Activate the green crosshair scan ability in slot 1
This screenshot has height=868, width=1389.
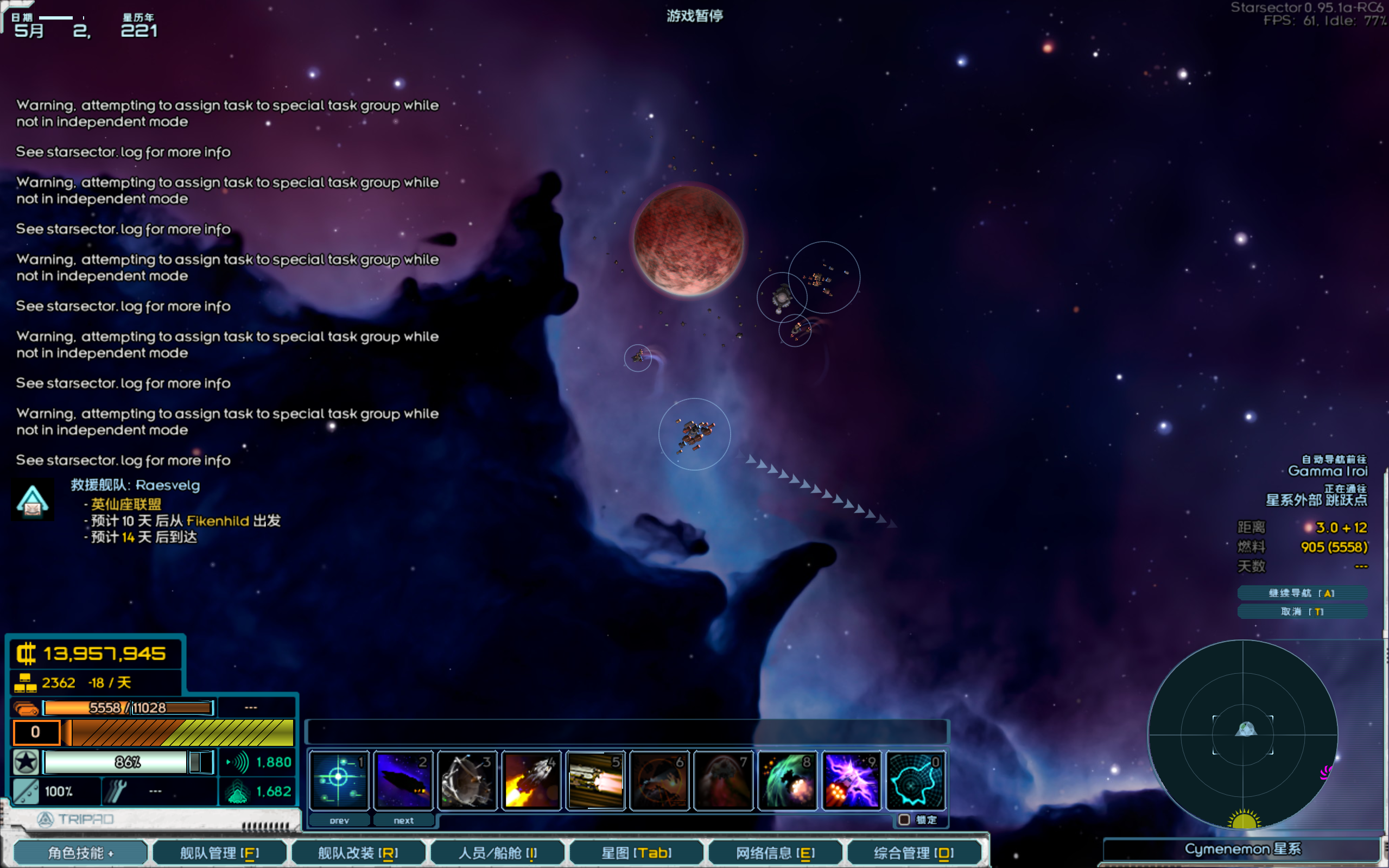click(x=339, y=780)
